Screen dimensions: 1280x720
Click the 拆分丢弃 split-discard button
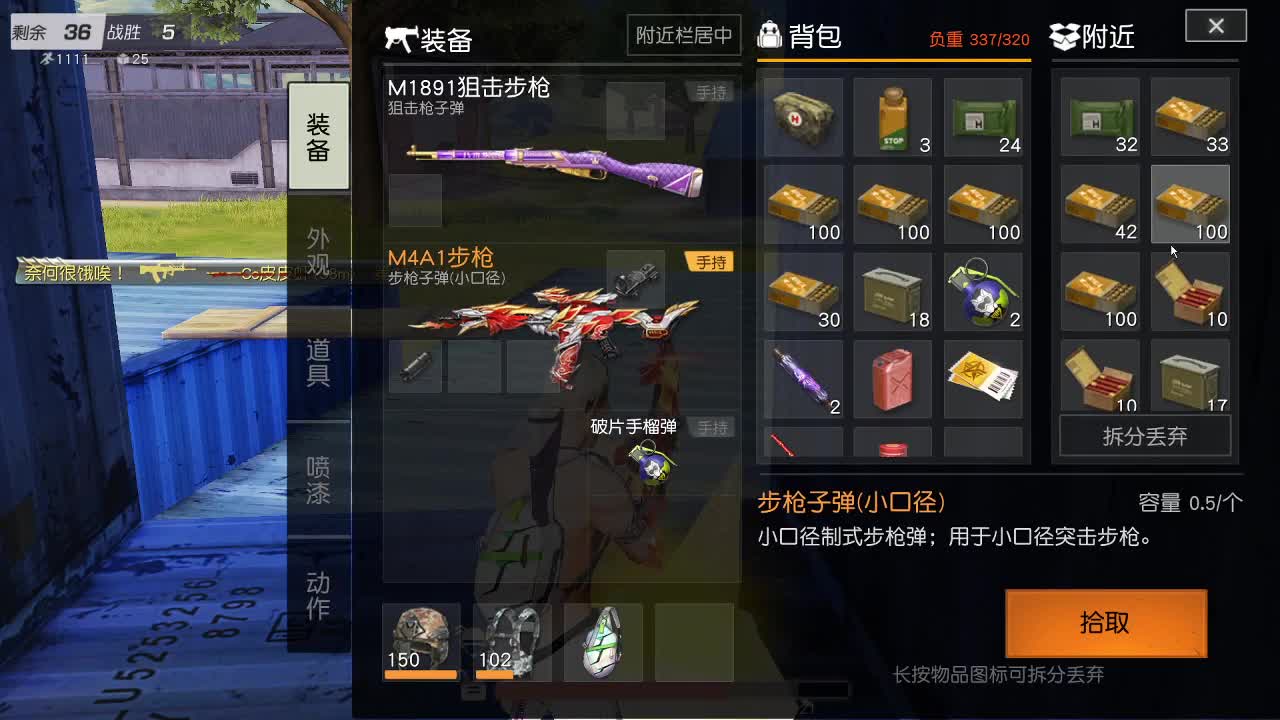[x=1144, y=434]
